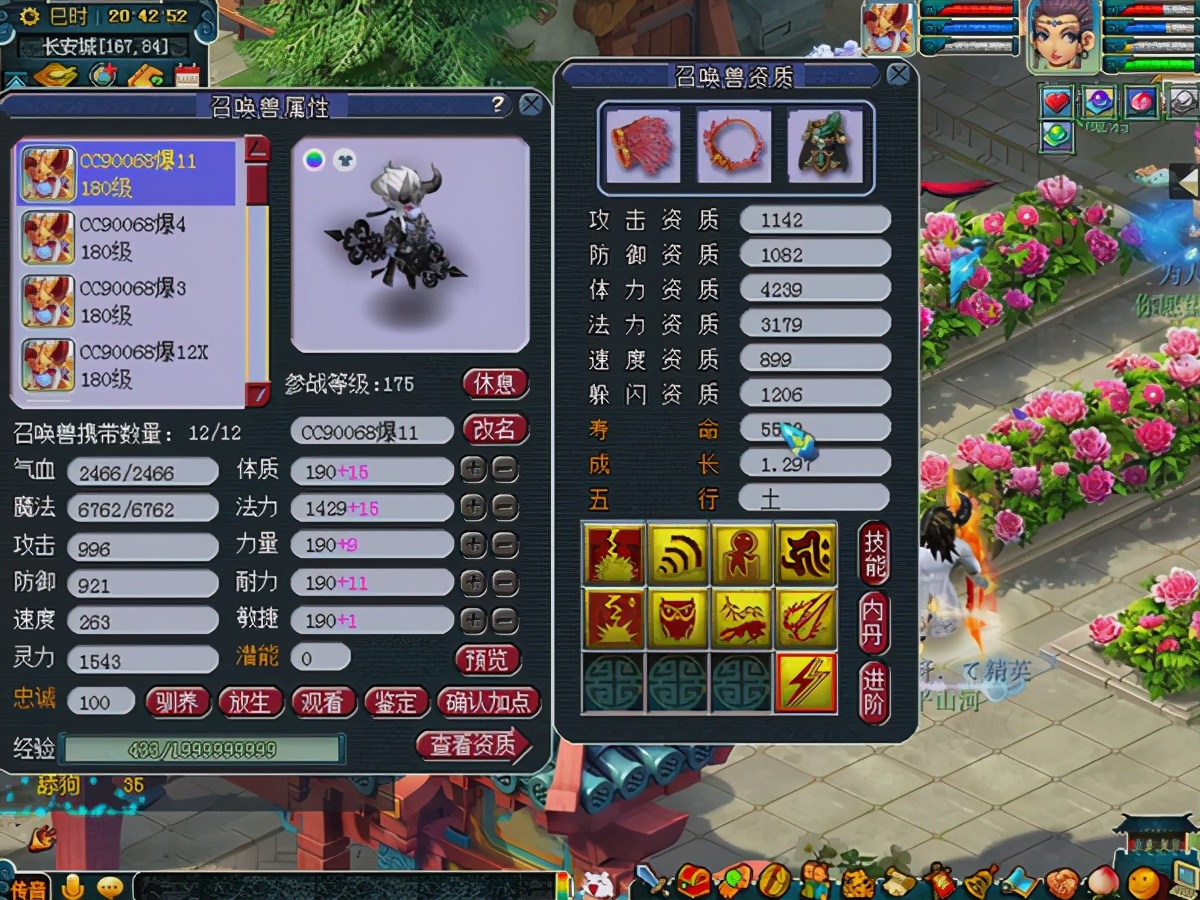This screenshot has width=1200, height=900.
Task: Click the 鉴定 appraise button
Action: point(396,702)
